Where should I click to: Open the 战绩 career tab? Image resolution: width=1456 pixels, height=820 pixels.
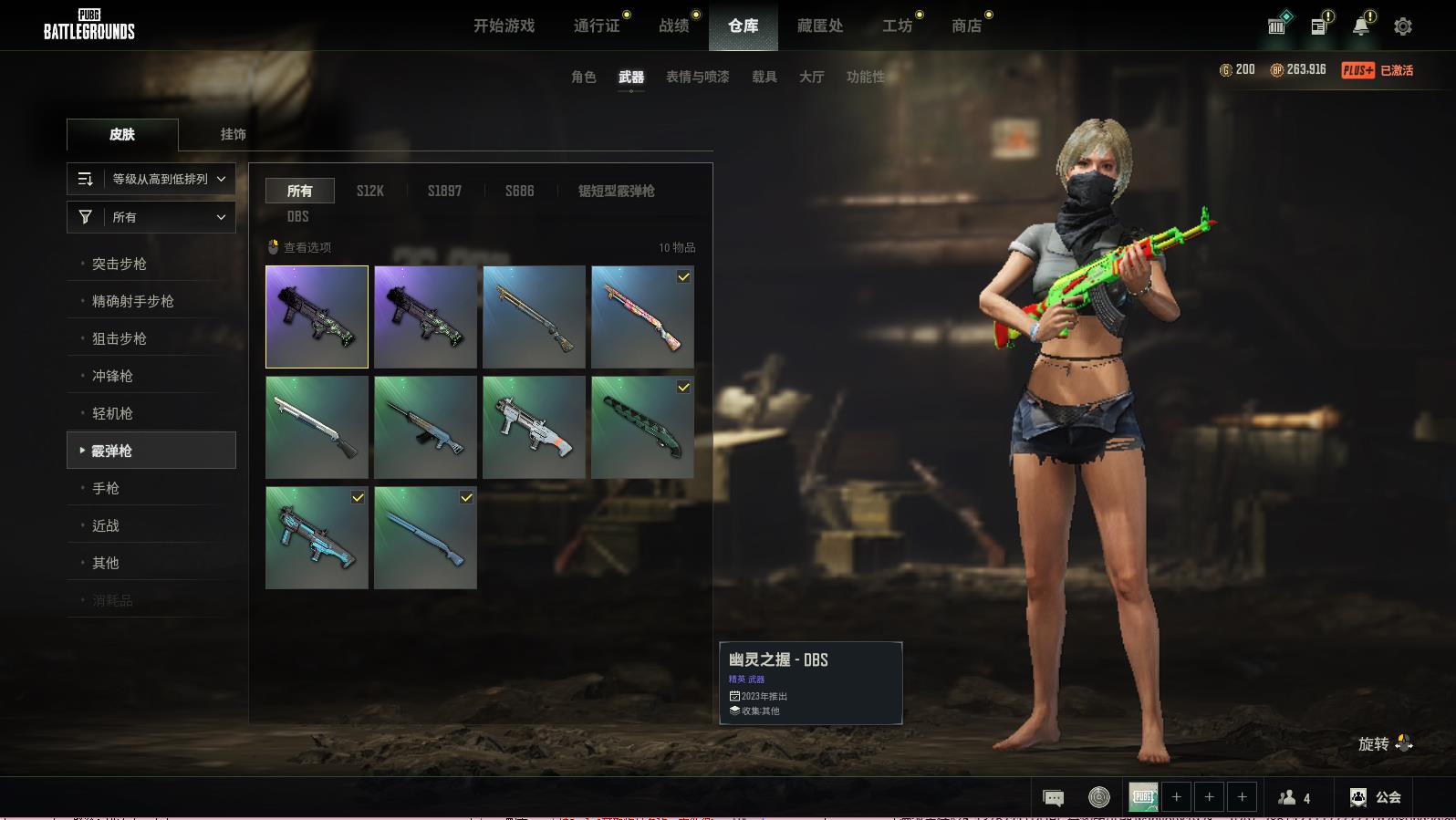click(674, 26)
